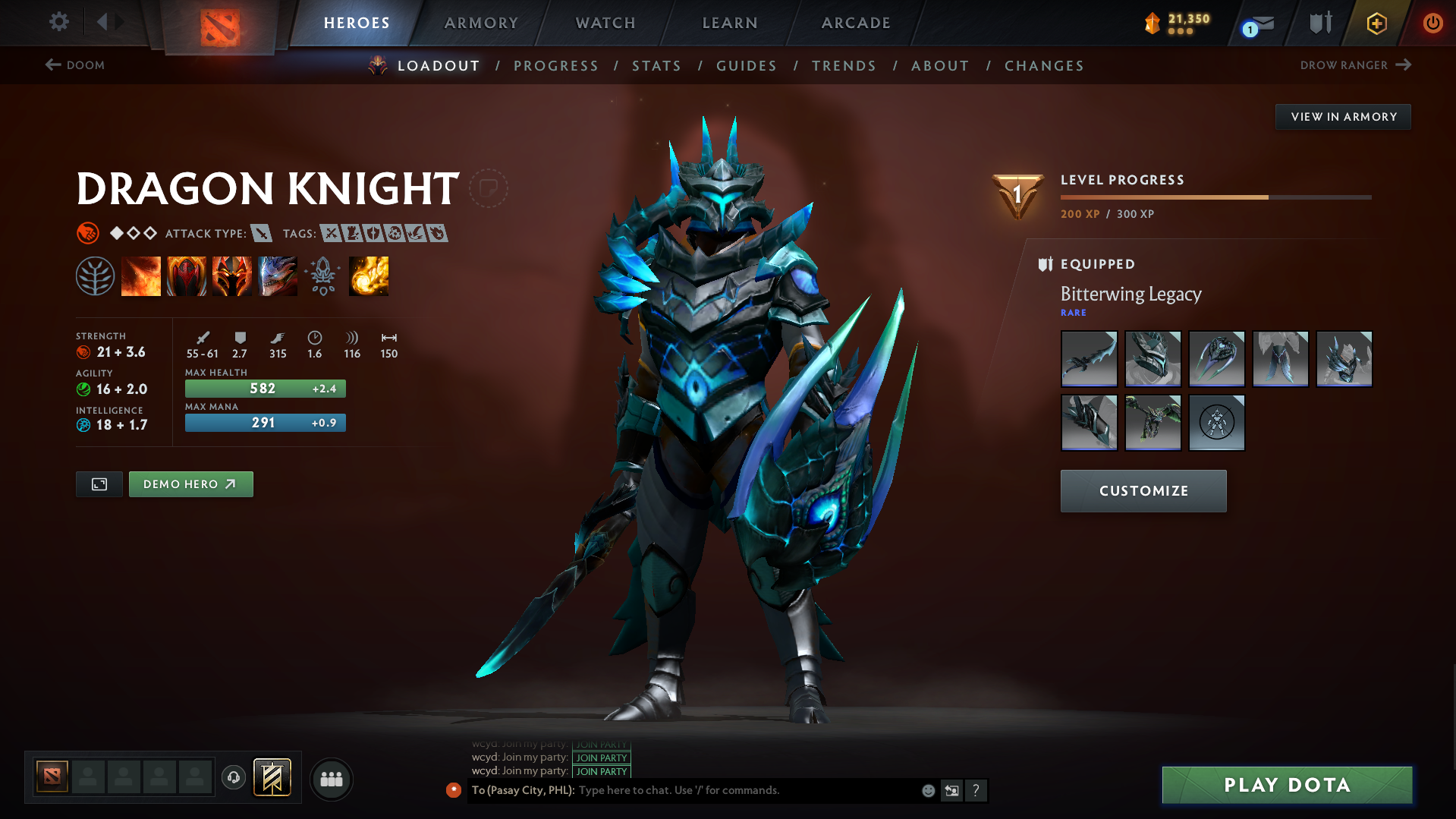Viewport: 1456px width, 819px height.
Task: Select the Breathe Fire ability icon
Action: (141, 276)
